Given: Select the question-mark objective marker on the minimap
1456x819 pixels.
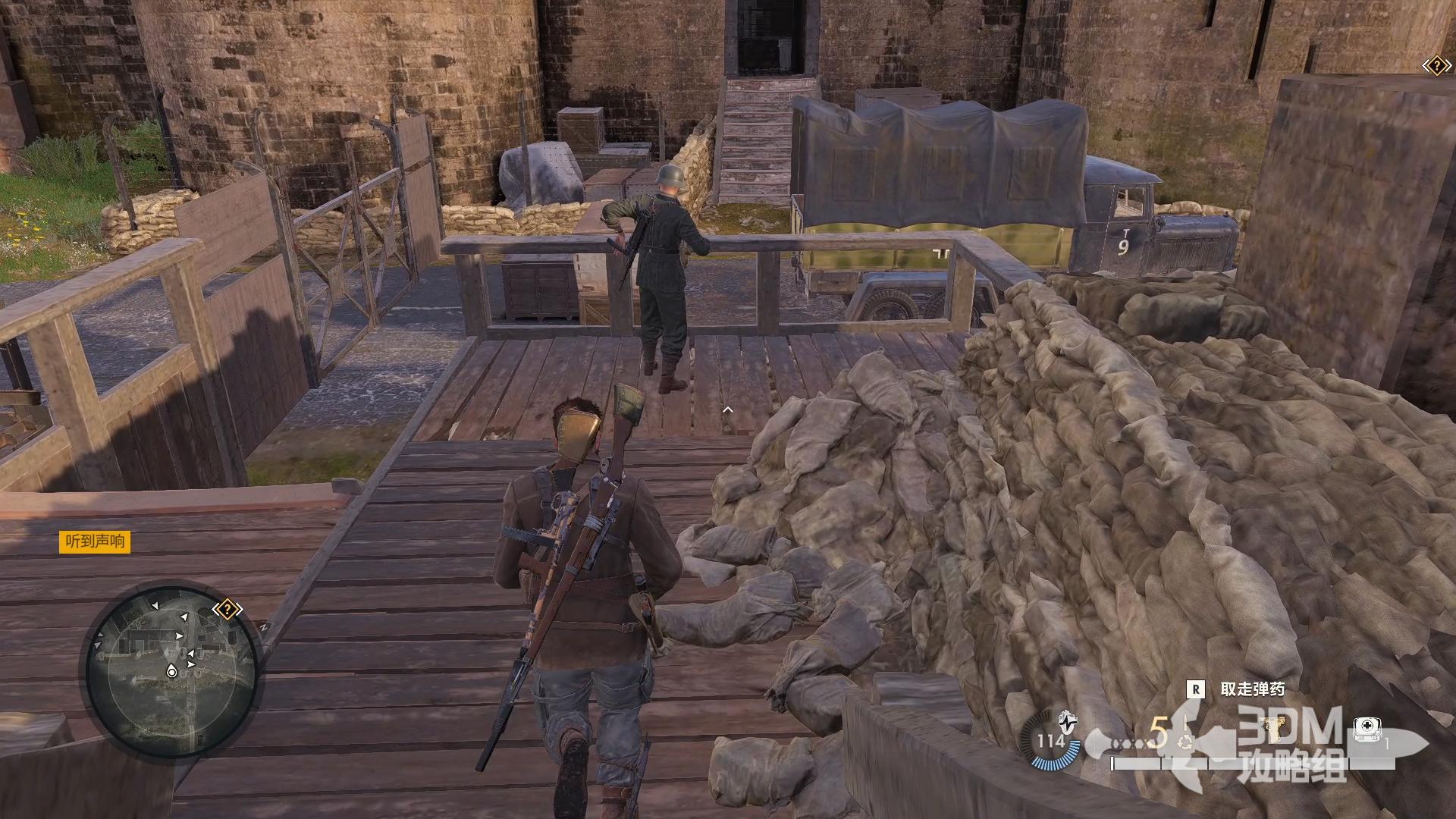Looking at the screenshot, I should pyautogui.click(x=227, y=609).
